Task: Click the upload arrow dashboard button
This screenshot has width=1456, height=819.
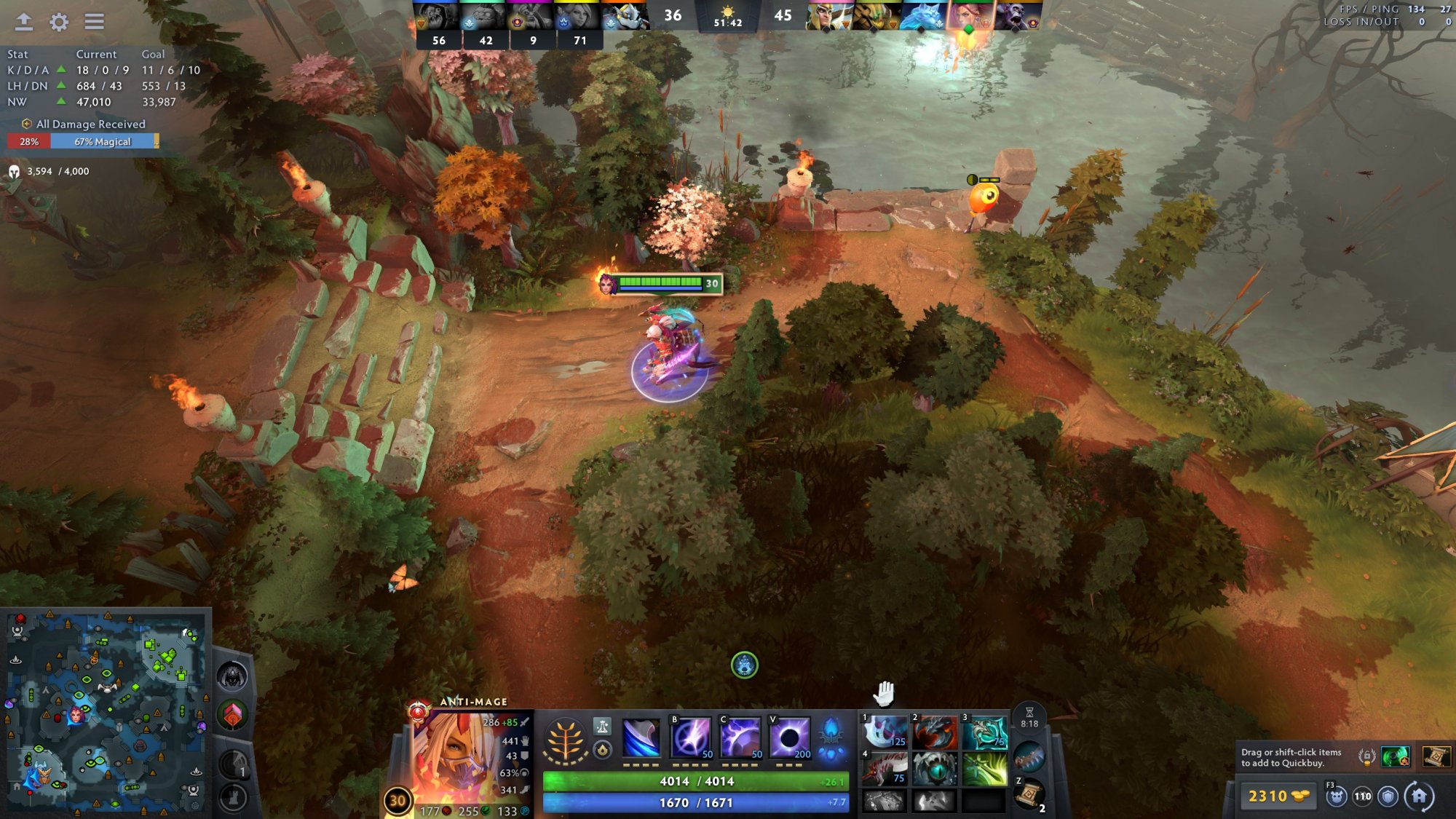Action: point(24,22)
